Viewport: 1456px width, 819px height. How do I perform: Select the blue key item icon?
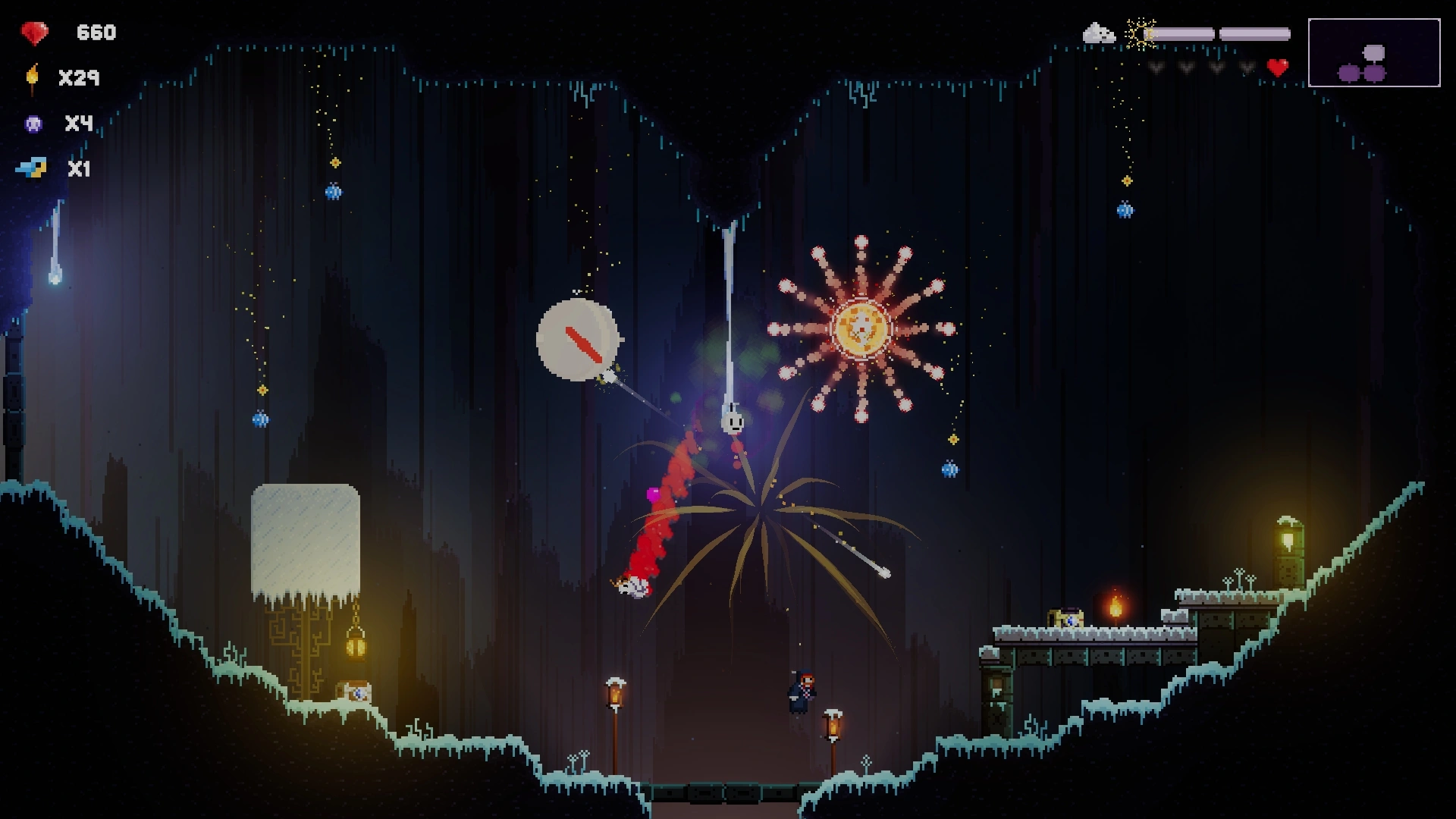(32, 168)
